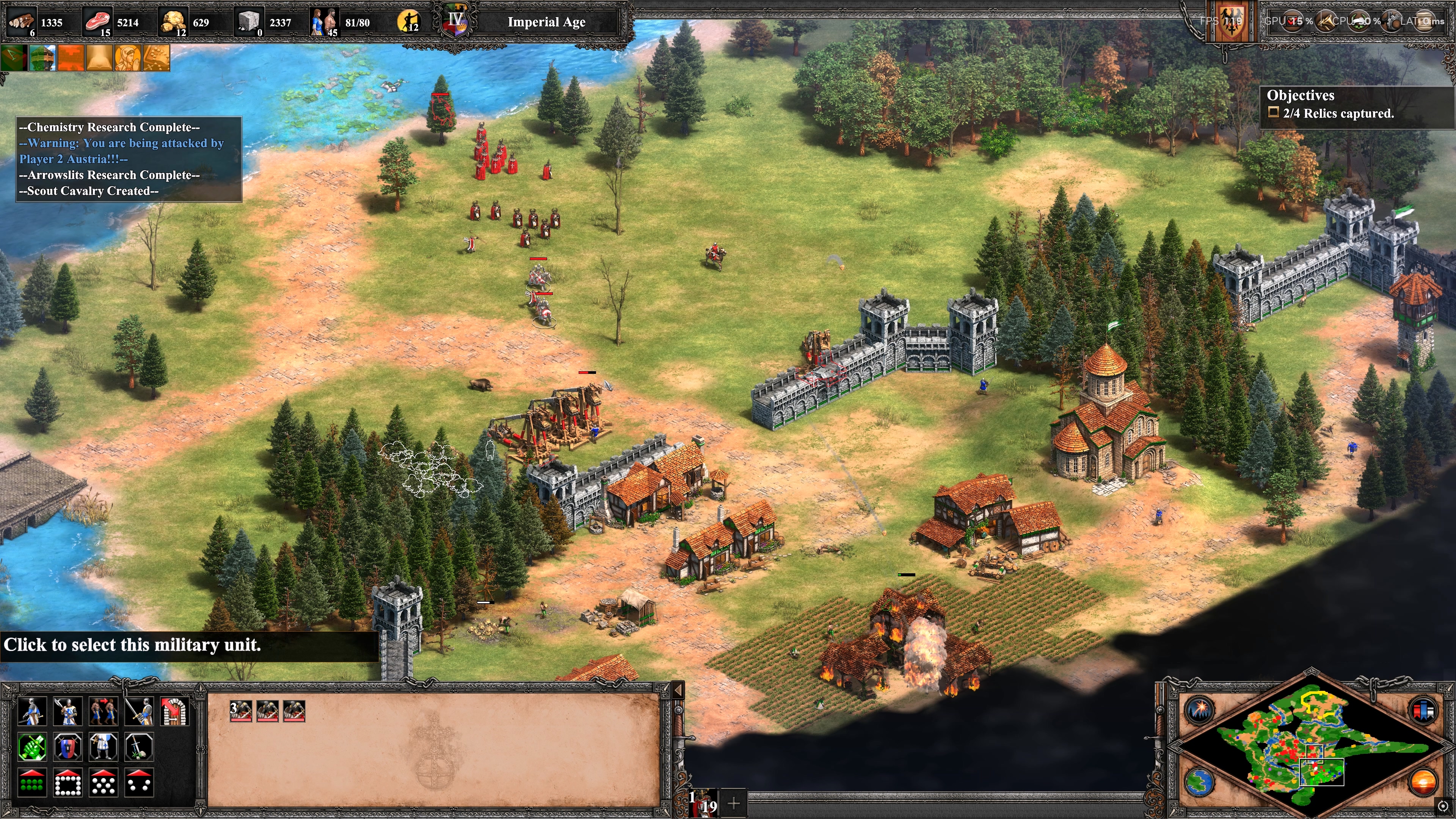
Task: Click the garrison door command button
Action: point(174,711)
